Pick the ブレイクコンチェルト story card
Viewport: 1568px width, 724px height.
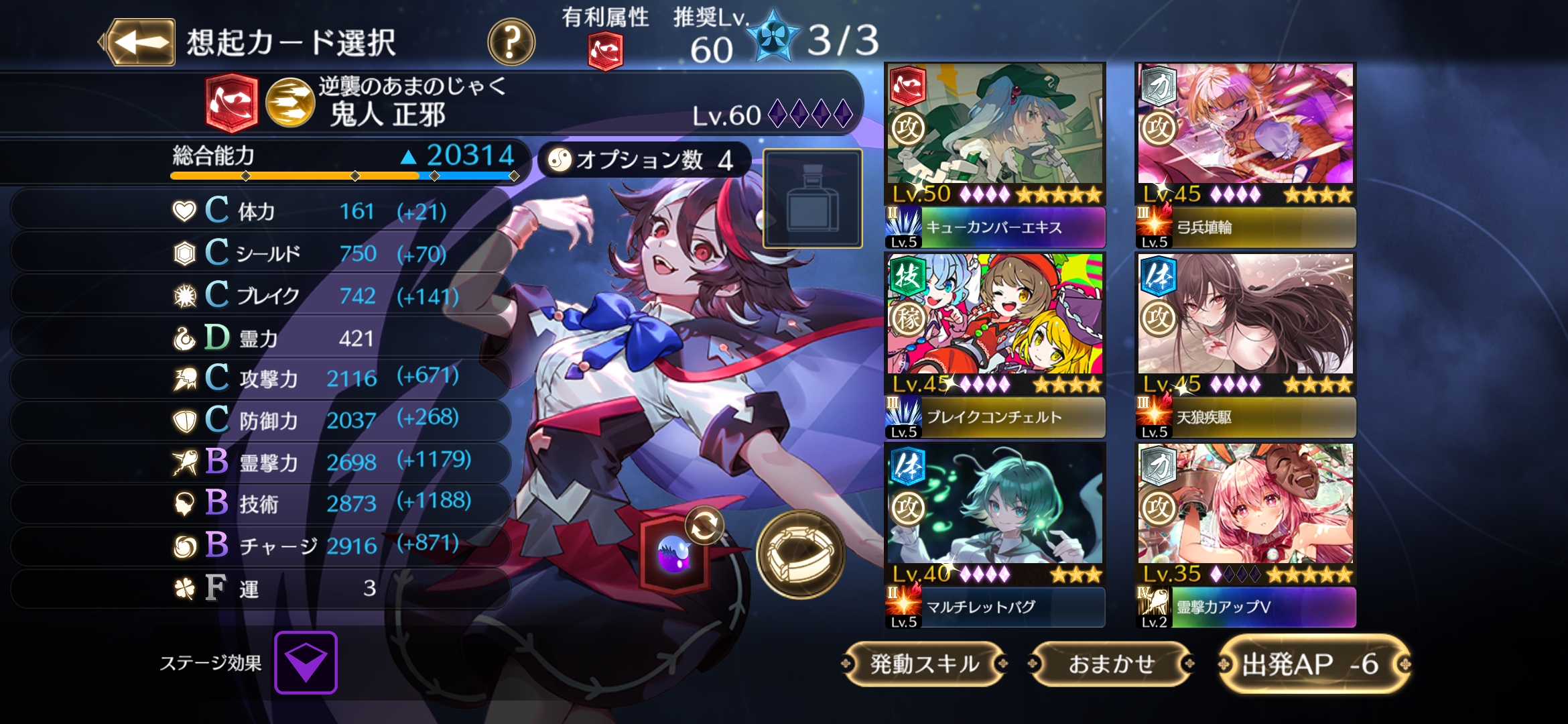click(x=995, y=345)
